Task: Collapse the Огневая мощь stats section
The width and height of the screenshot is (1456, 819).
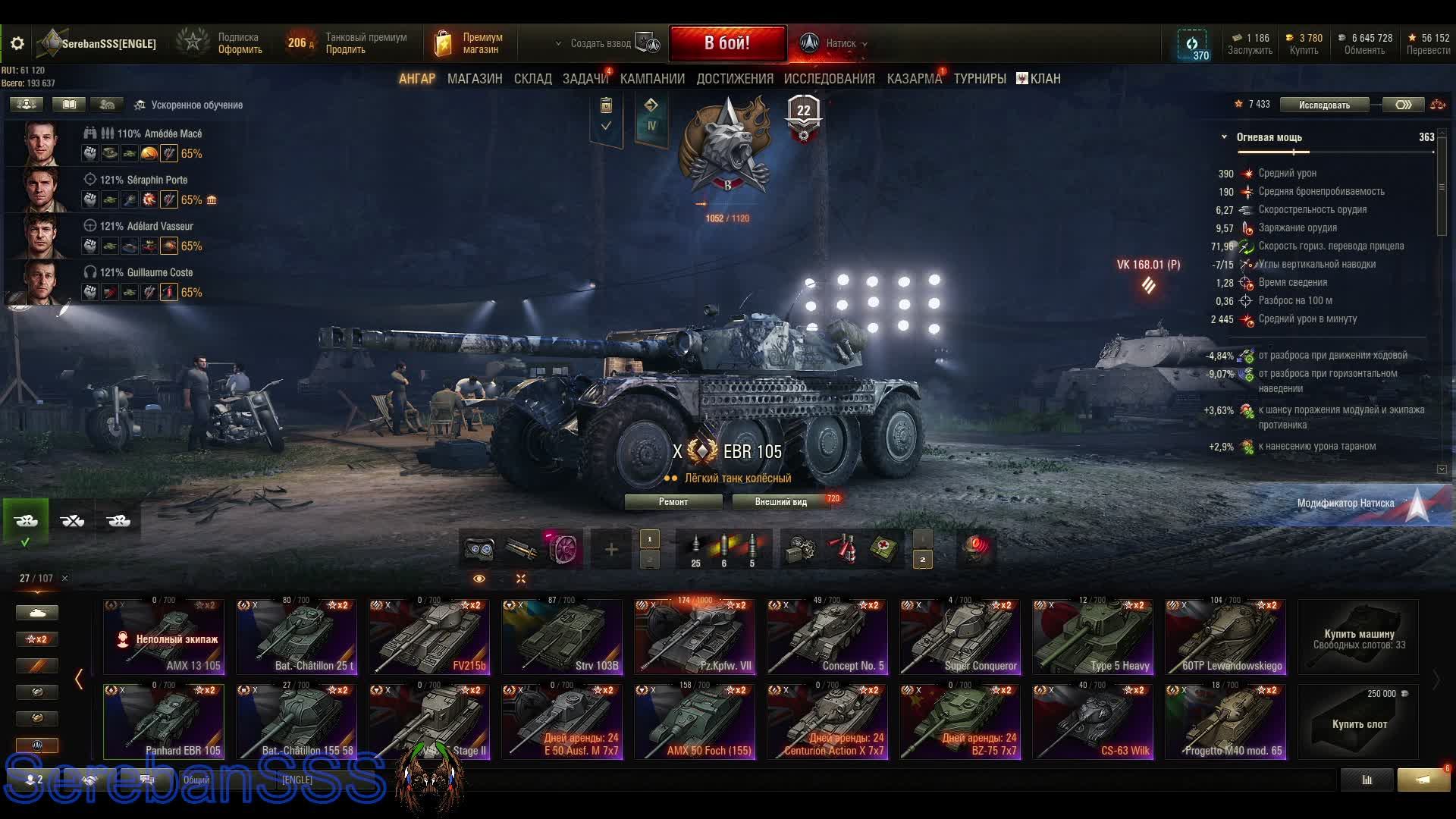Action: 1224,137
